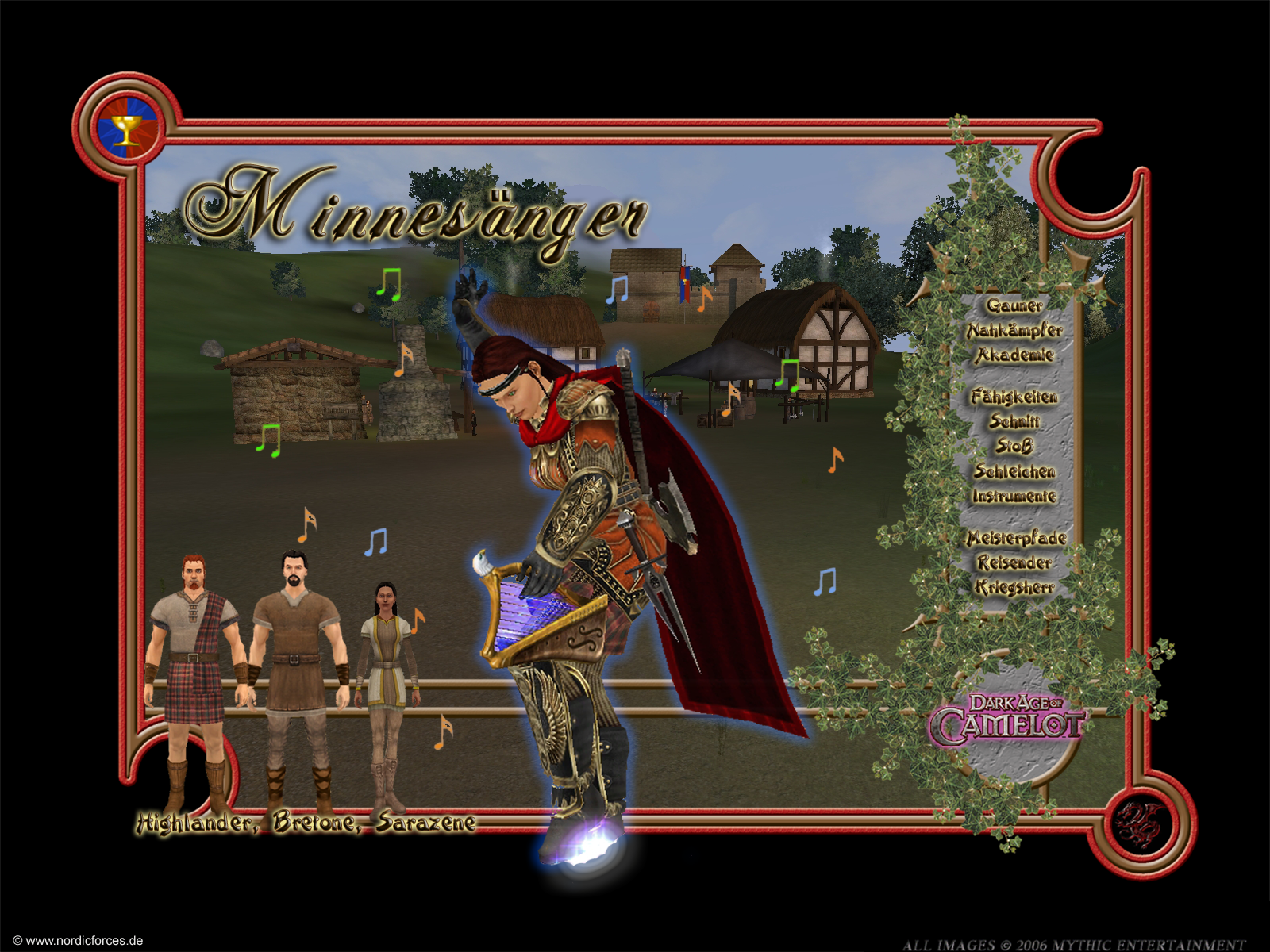Choose the Akademie entry

click(x=1014, y=355)
